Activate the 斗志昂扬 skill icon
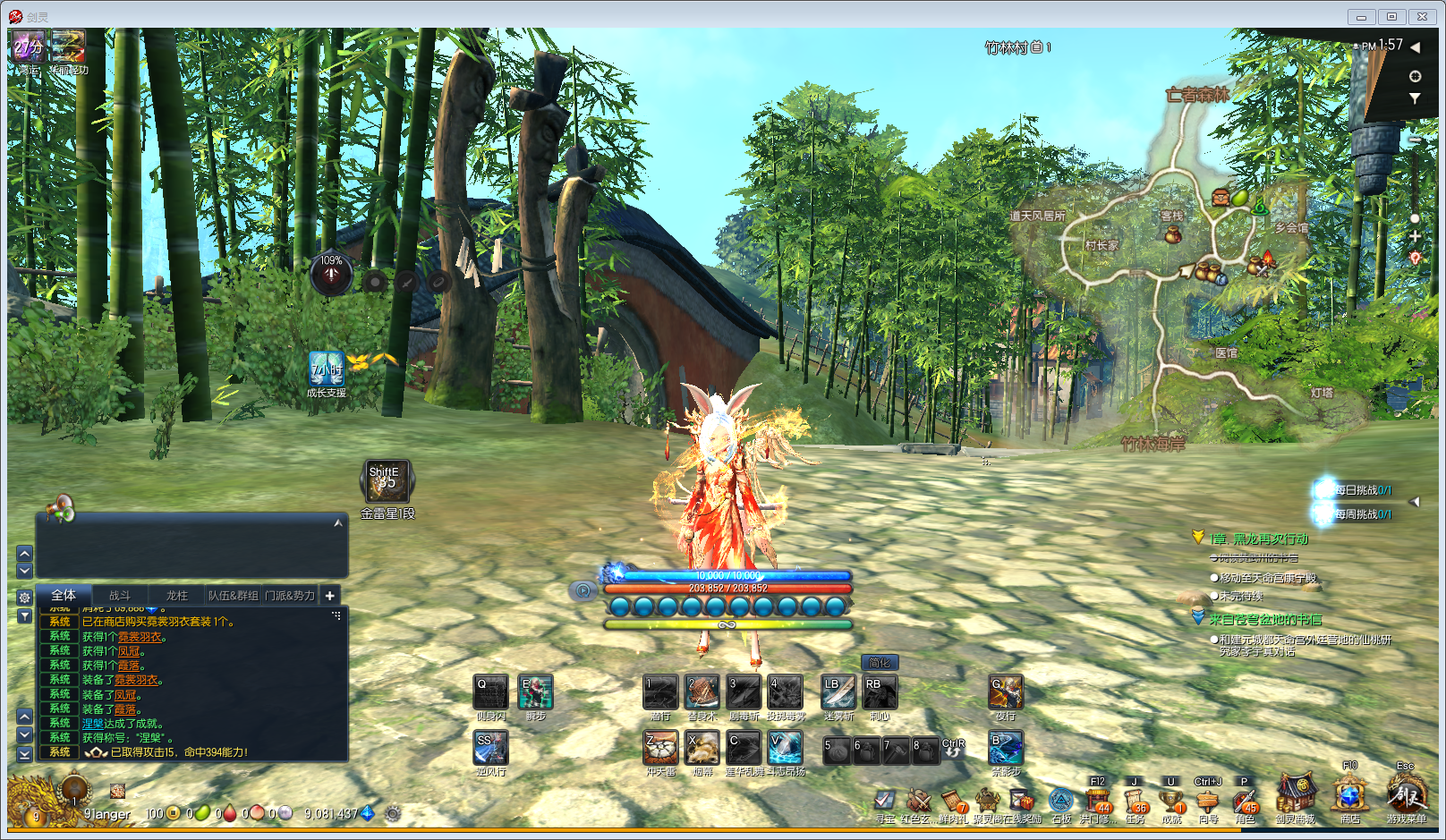 [x=785, y=748]
